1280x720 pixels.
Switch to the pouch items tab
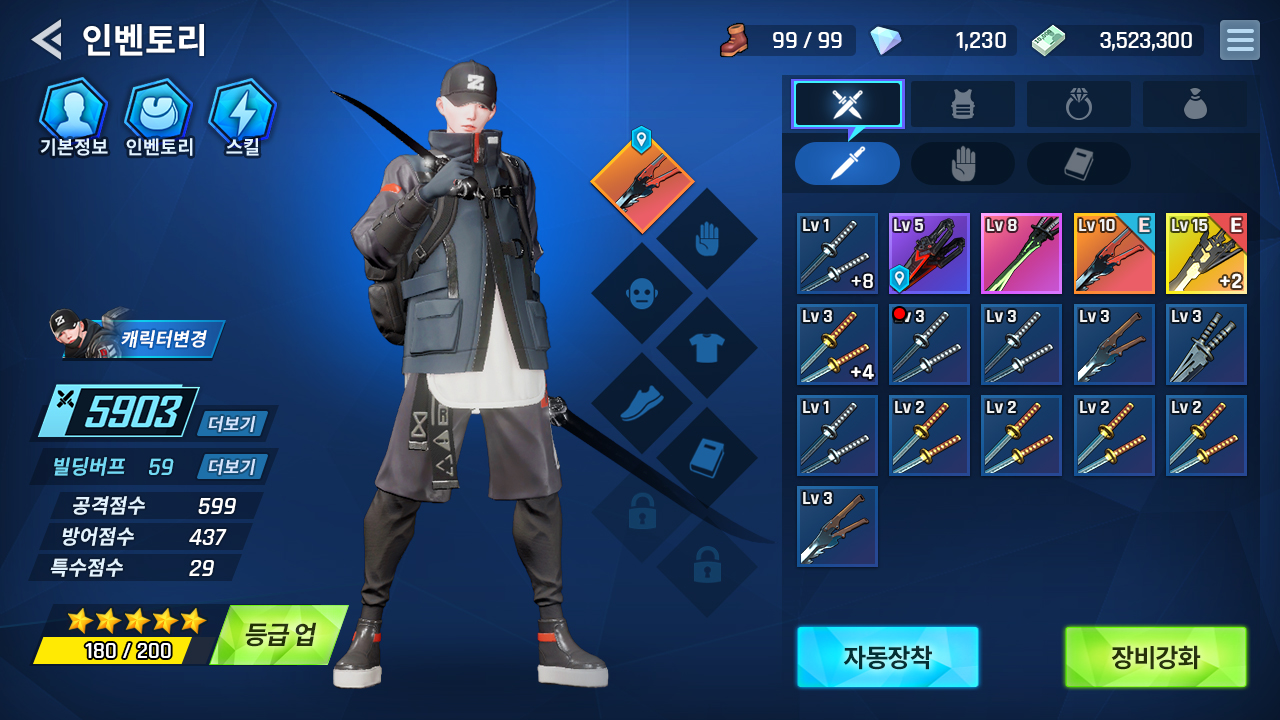click(x=1194, y=104)
